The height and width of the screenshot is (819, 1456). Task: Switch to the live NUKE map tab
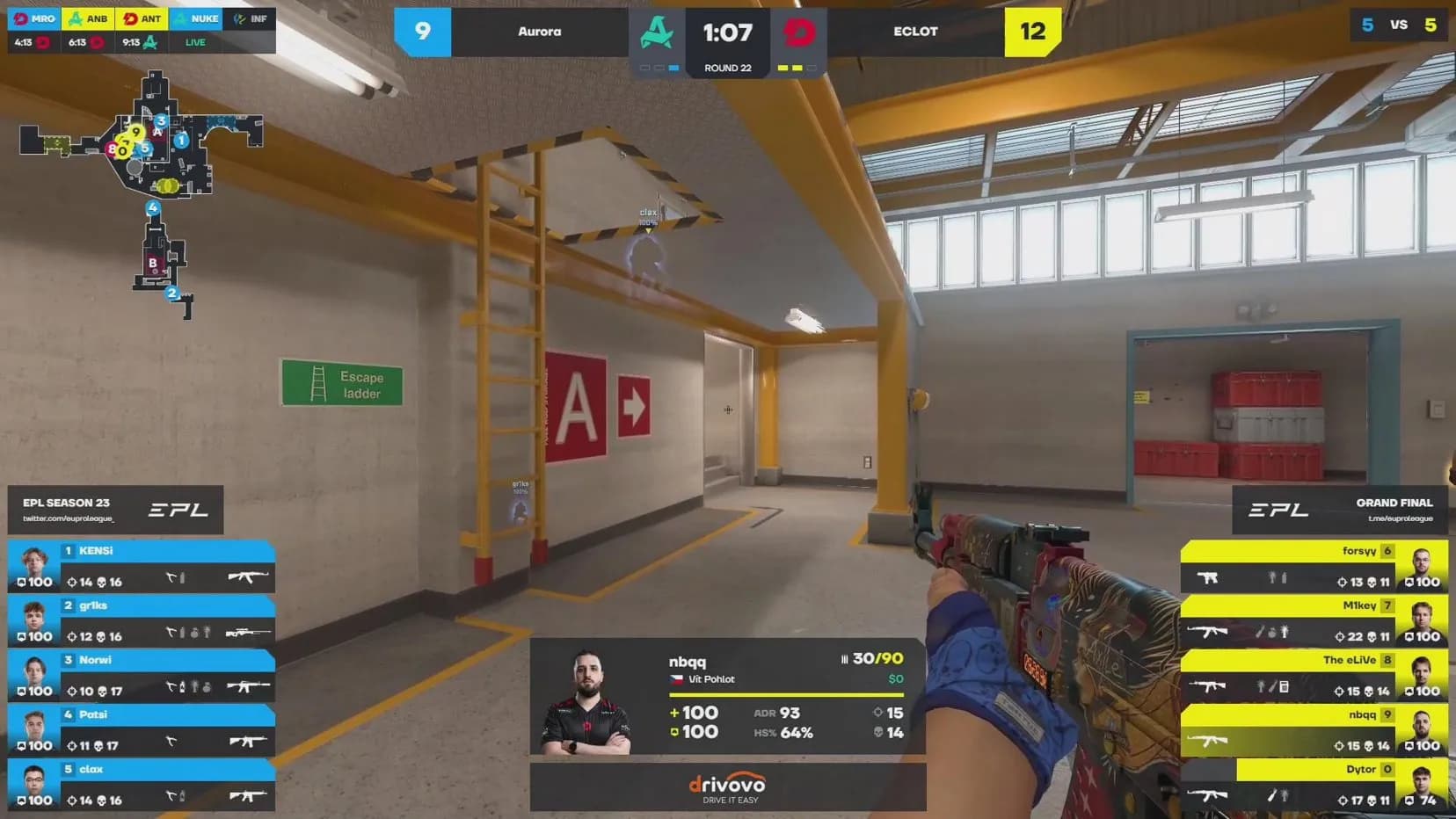(196, 30)
